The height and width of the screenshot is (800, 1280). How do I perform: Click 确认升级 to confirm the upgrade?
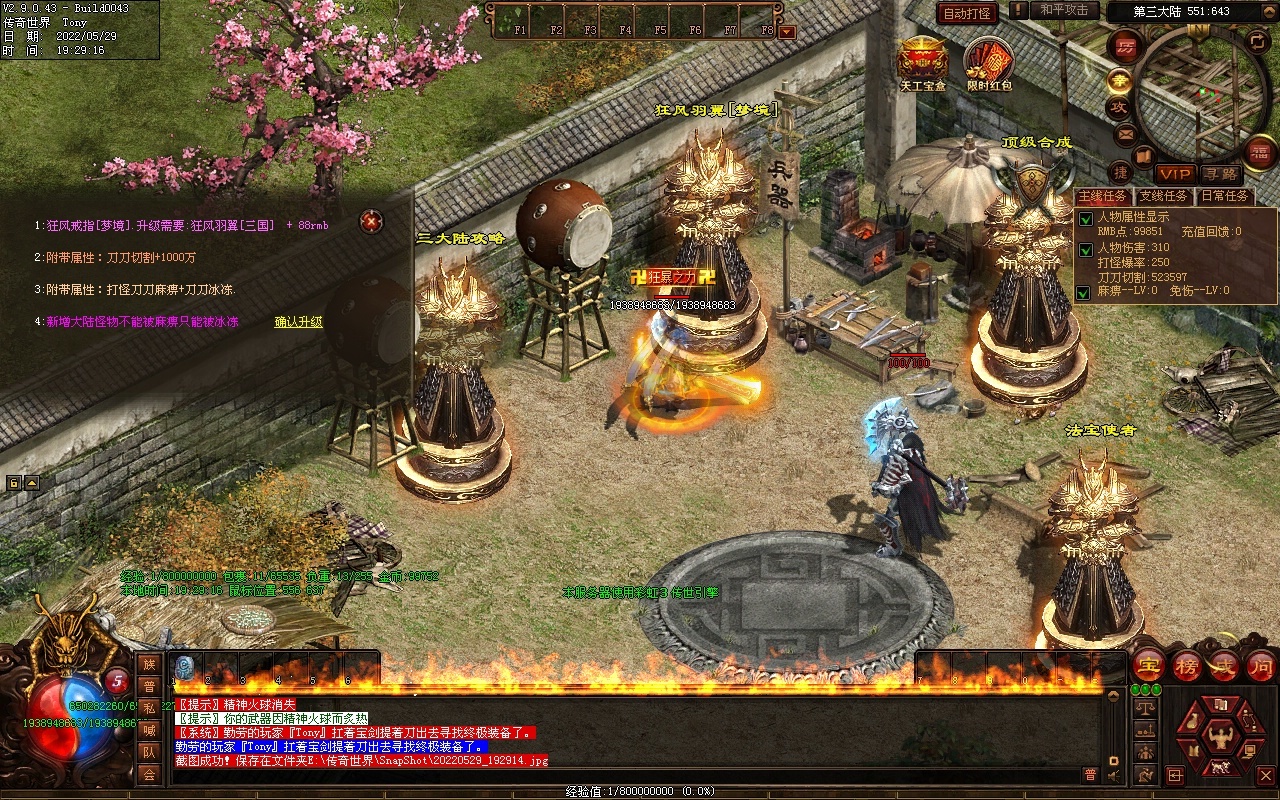pyautogui.click(x=299, y=322)
